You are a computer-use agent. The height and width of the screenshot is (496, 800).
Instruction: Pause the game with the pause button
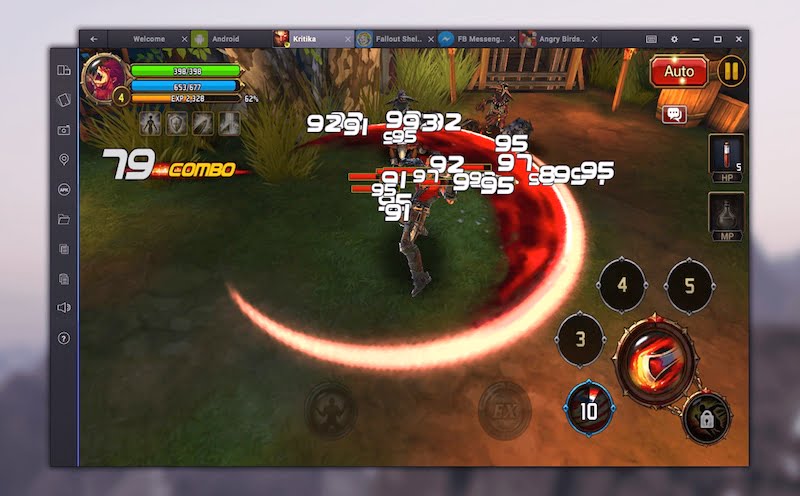tap(731, 72)
